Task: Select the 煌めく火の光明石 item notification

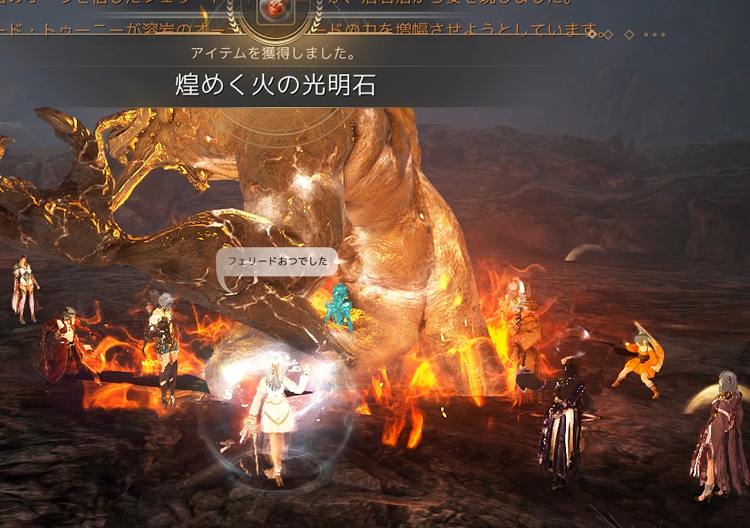Action: pos(275,86)
